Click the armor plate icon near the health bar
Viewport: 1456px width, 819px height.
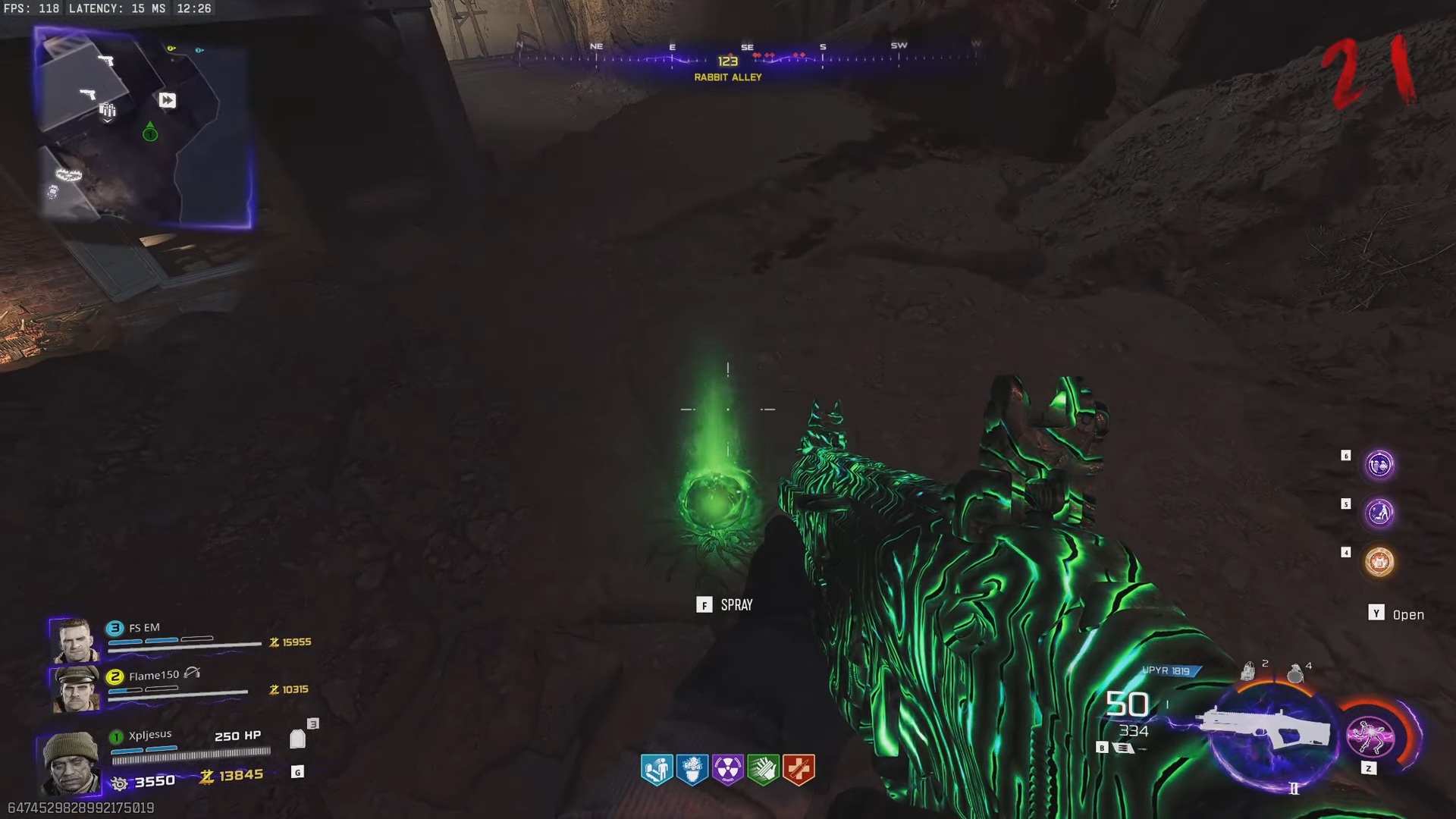(x=297, y=738)
